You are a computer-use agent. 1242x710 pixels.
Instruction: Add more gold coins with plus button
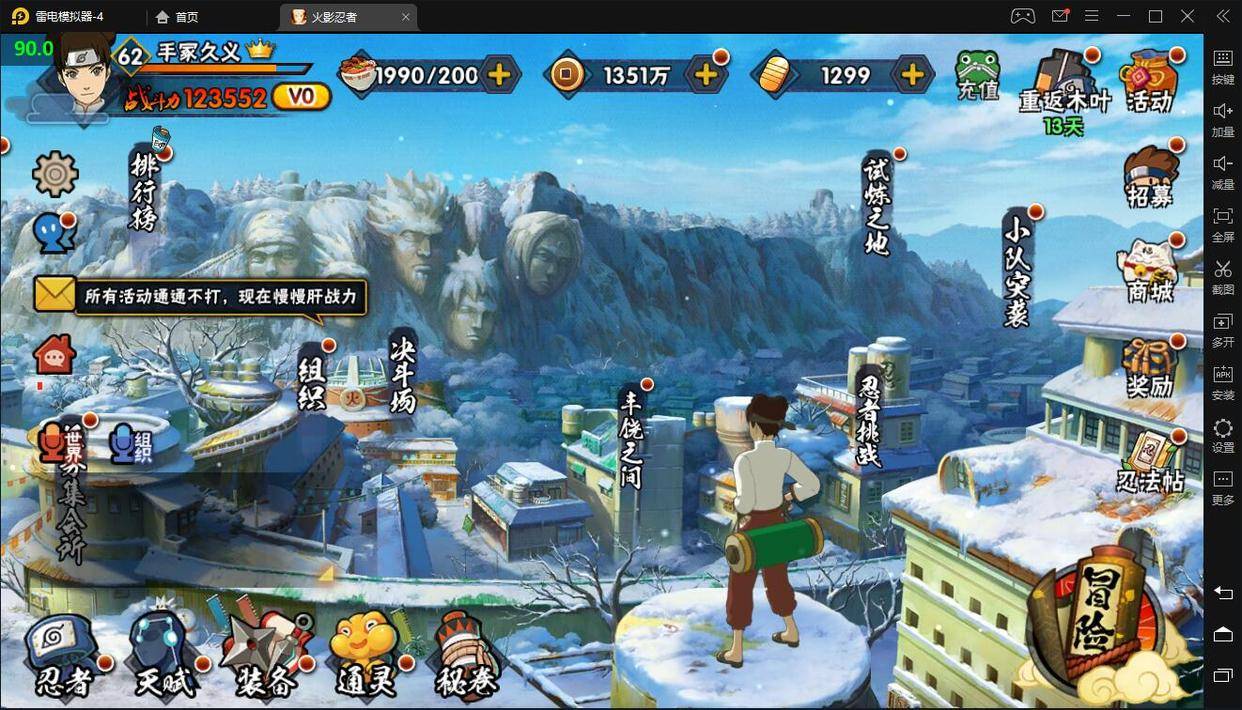click(x=706, y=75)
